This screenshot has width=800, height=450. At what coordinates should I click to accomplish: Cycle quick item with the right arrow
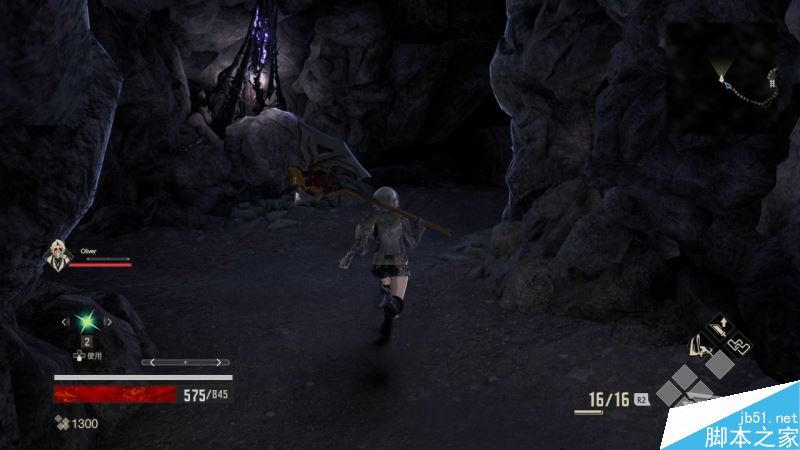pos(109,322)
